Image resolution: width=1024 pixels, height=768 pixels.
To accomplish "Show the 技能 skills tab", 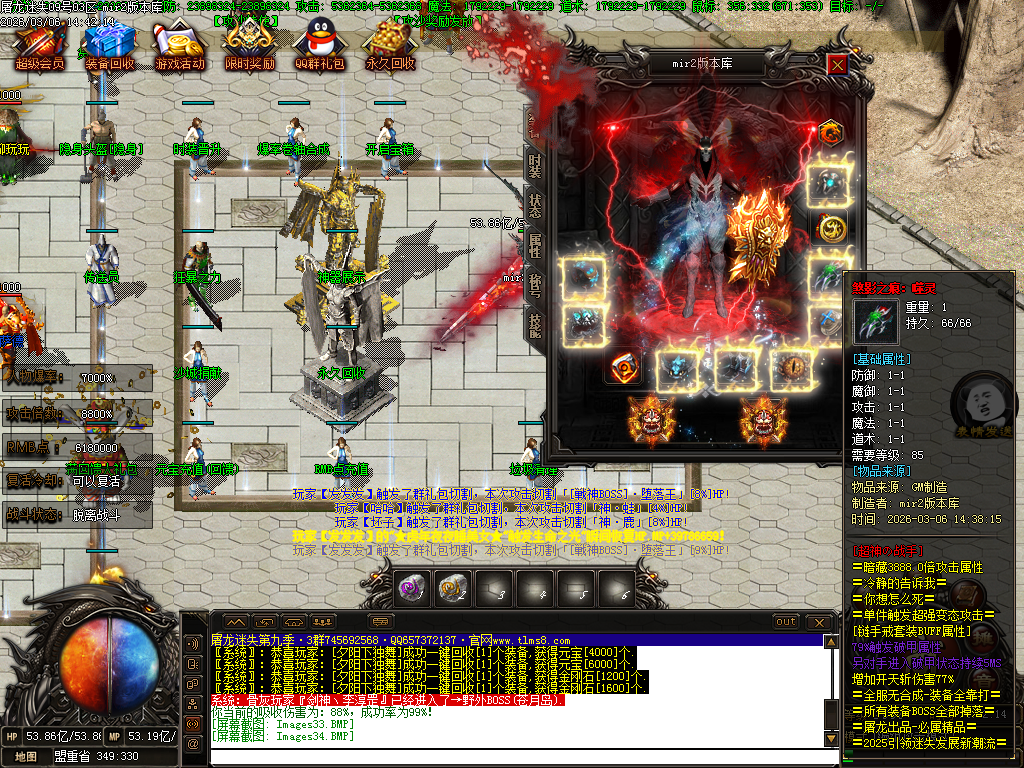I will (x=535, y=324).
